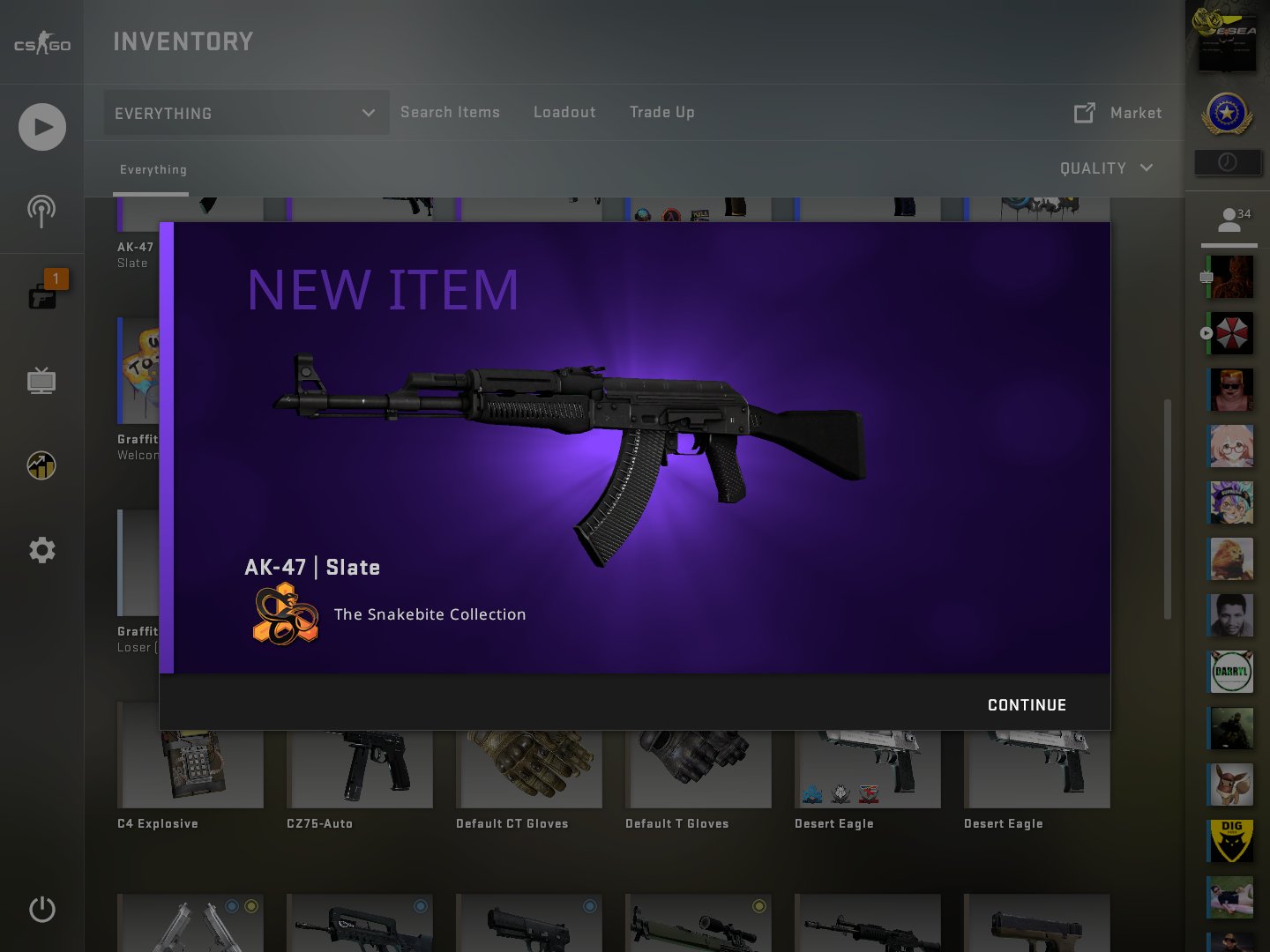This screenshot has width=1270, height=952.
Task: Click the CS:GO logo at top left
Action: click(x=41, y=41)
